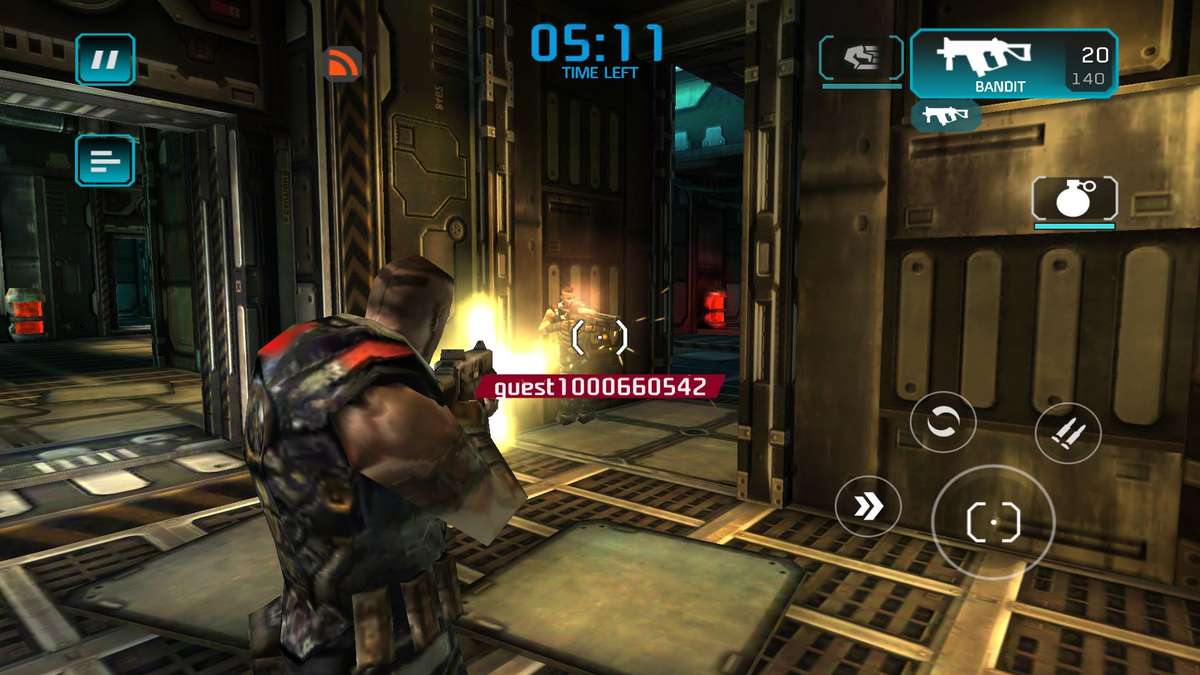Activate the sprint double-arrow button
1200x675 pixels.
(x=868, y=506)
